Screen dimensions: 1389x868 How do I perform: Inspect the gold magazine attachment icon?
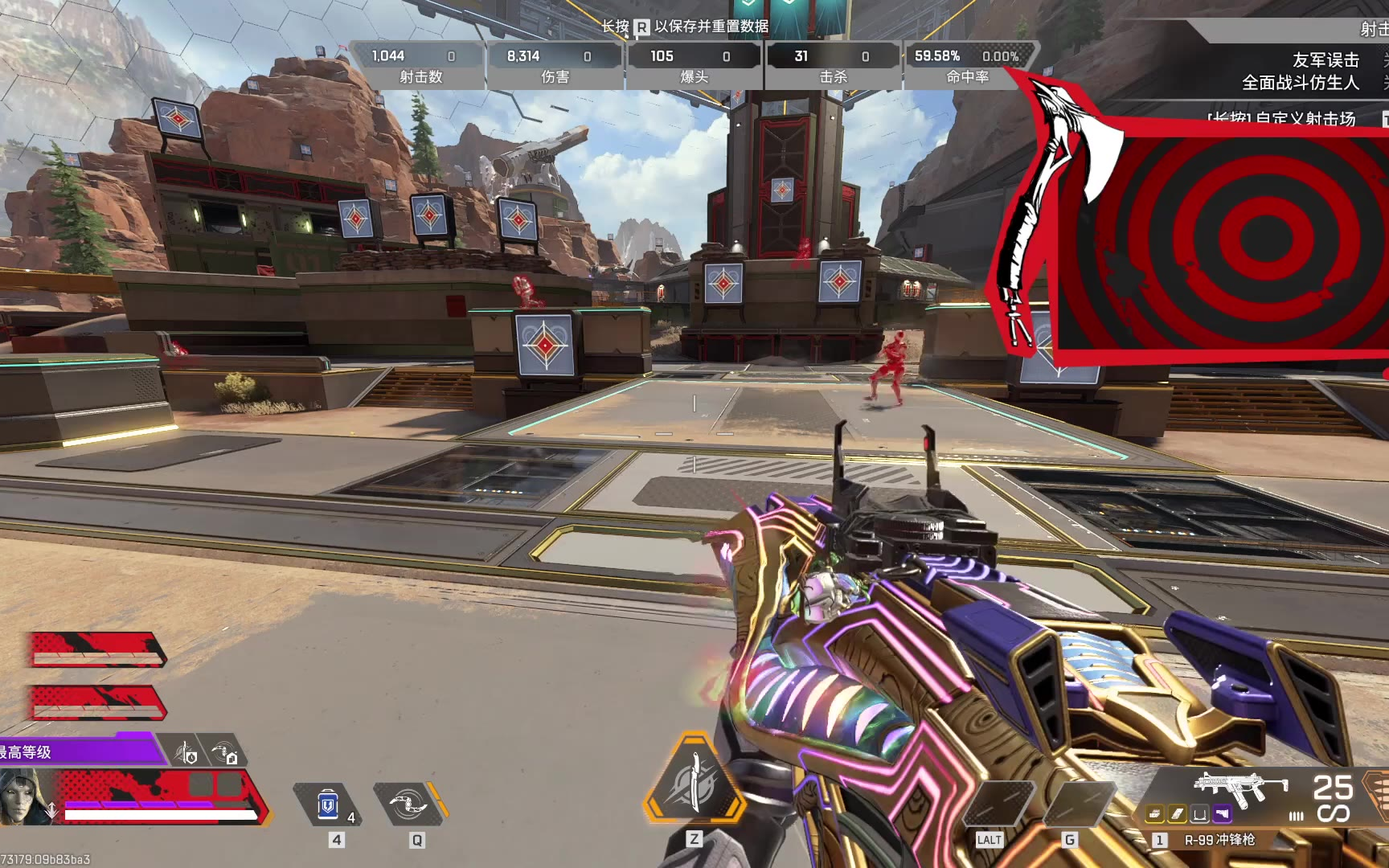pos(1178,814)
